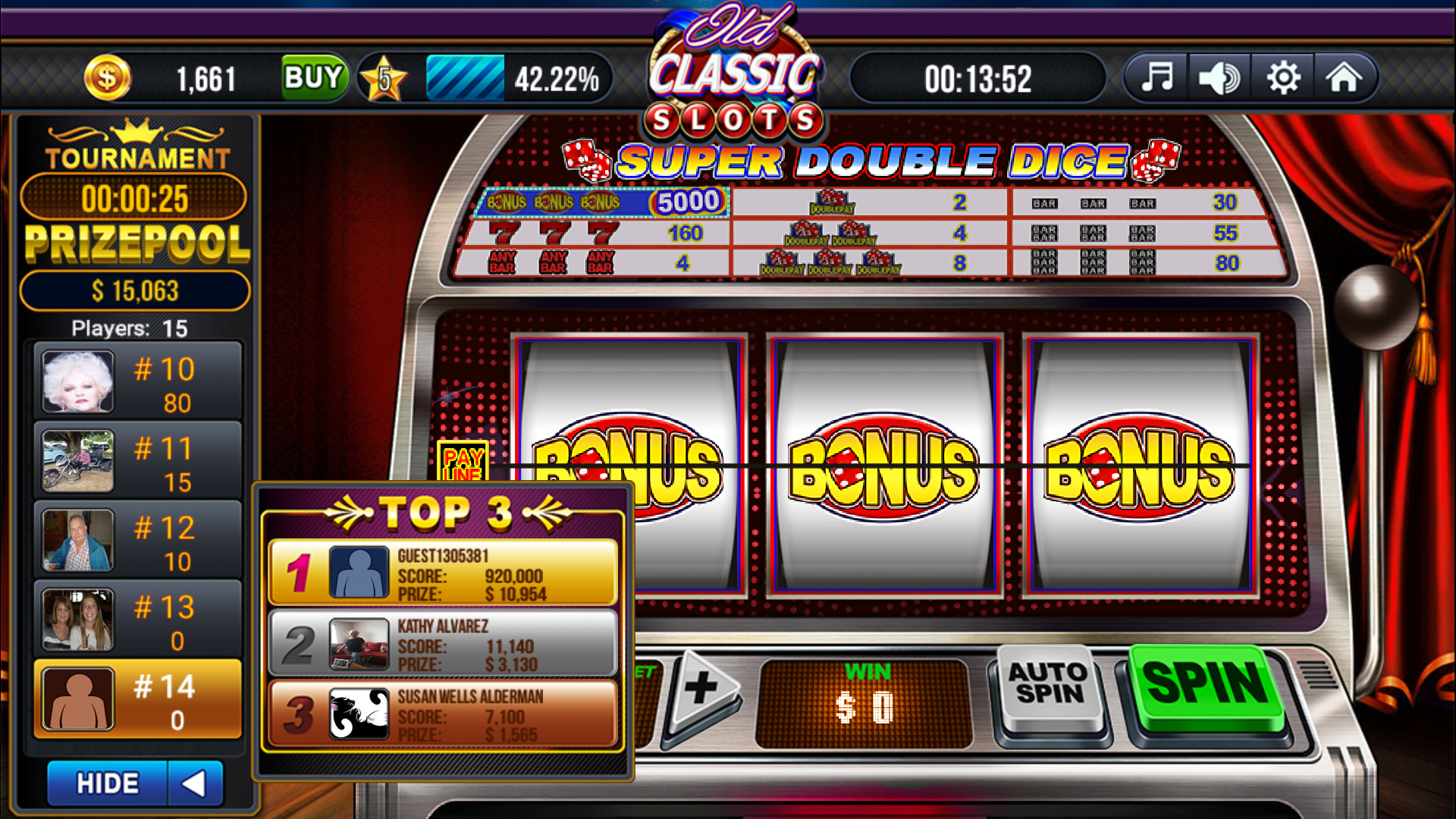Screen dimensions: 1456x819
Task: Expand the tournament countdown timer
Action: point(134,197)
